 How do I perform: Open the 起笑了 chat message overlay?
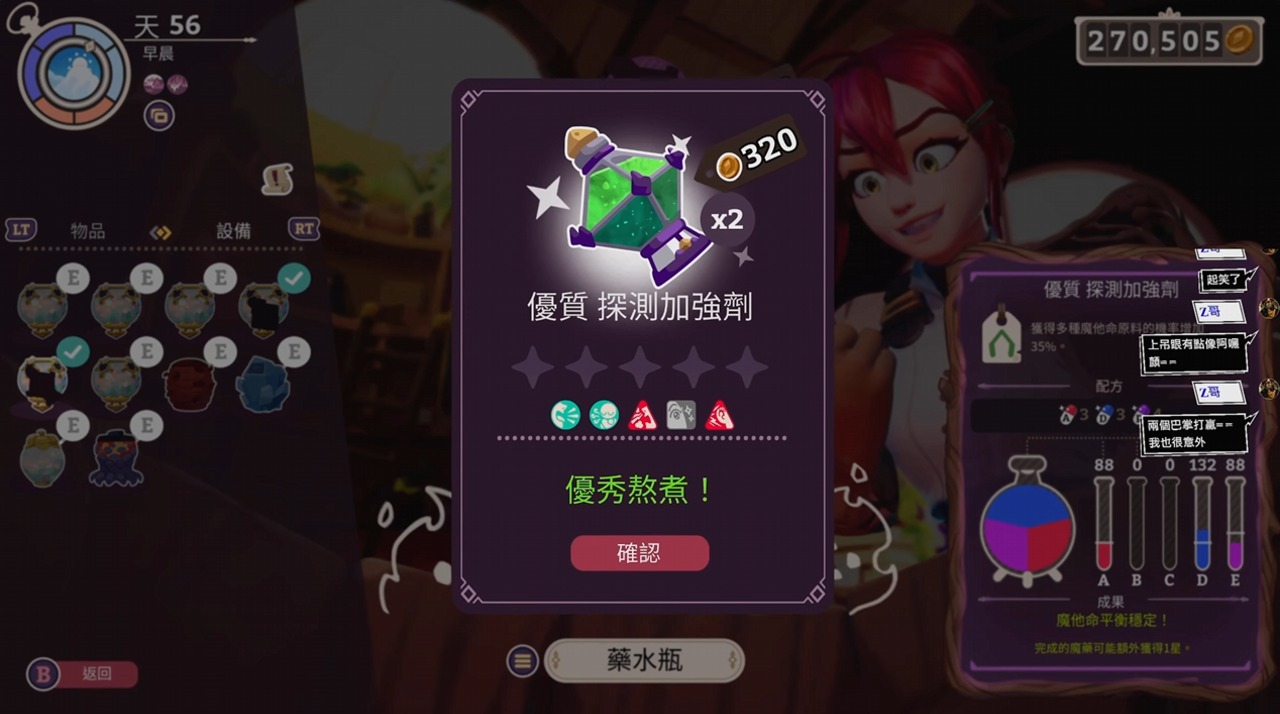pyautogui.click(x=1222, y=279)
